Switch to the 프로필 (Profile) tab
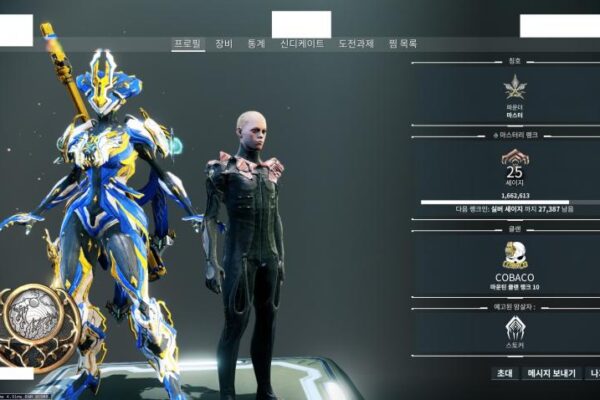This screenshot has width=600, height=400. coord(188,44)
